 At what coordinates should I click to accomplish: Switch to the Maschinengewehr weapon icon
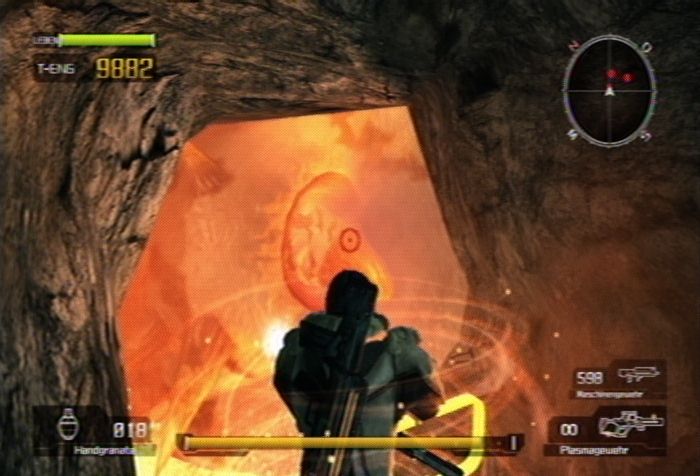pyautogui.click(x=638, y=375)
